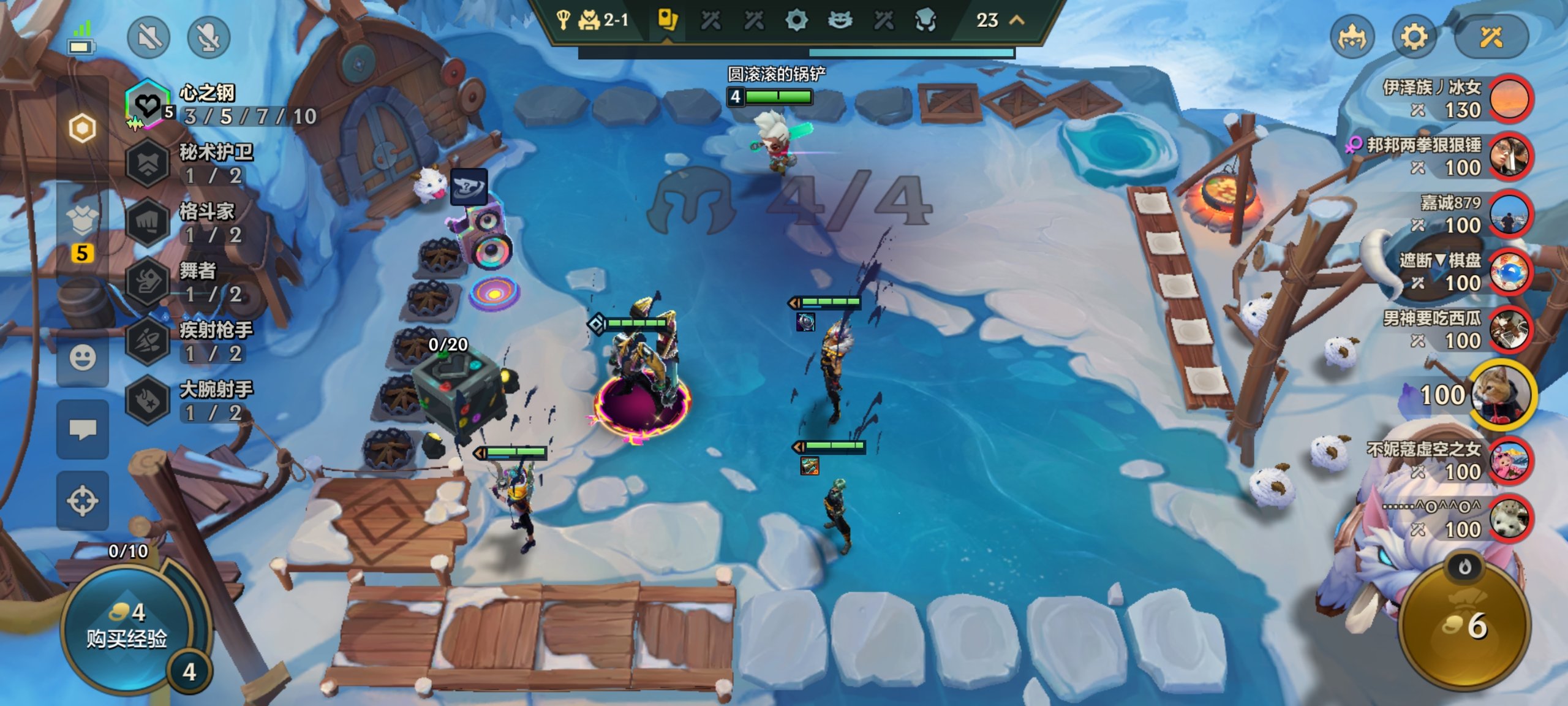The width and height of the screenshot is (1568, 706).
Task: View the 疾射枪手 trait
Action: 148,341
